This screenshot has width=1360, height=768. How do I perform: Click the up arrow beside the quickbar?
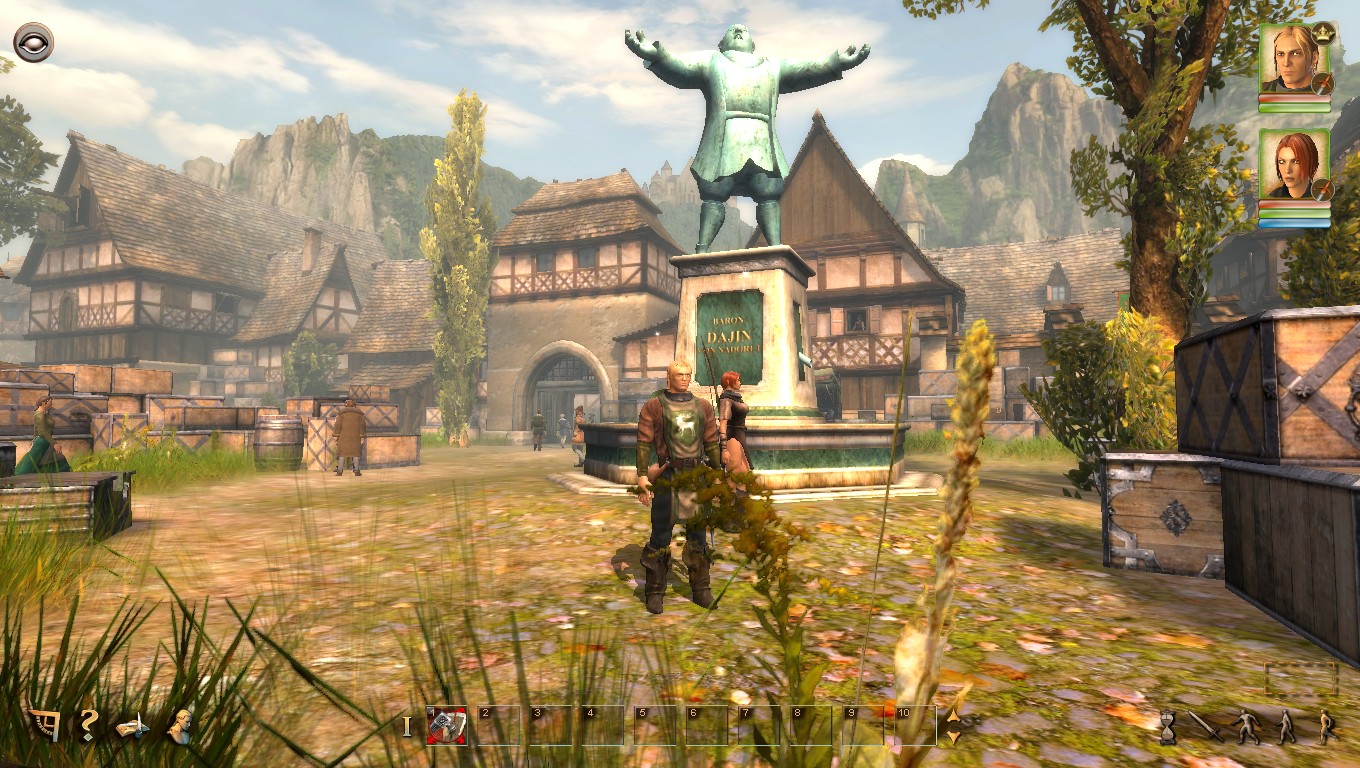pyautogui.click(x=955, y=714)
